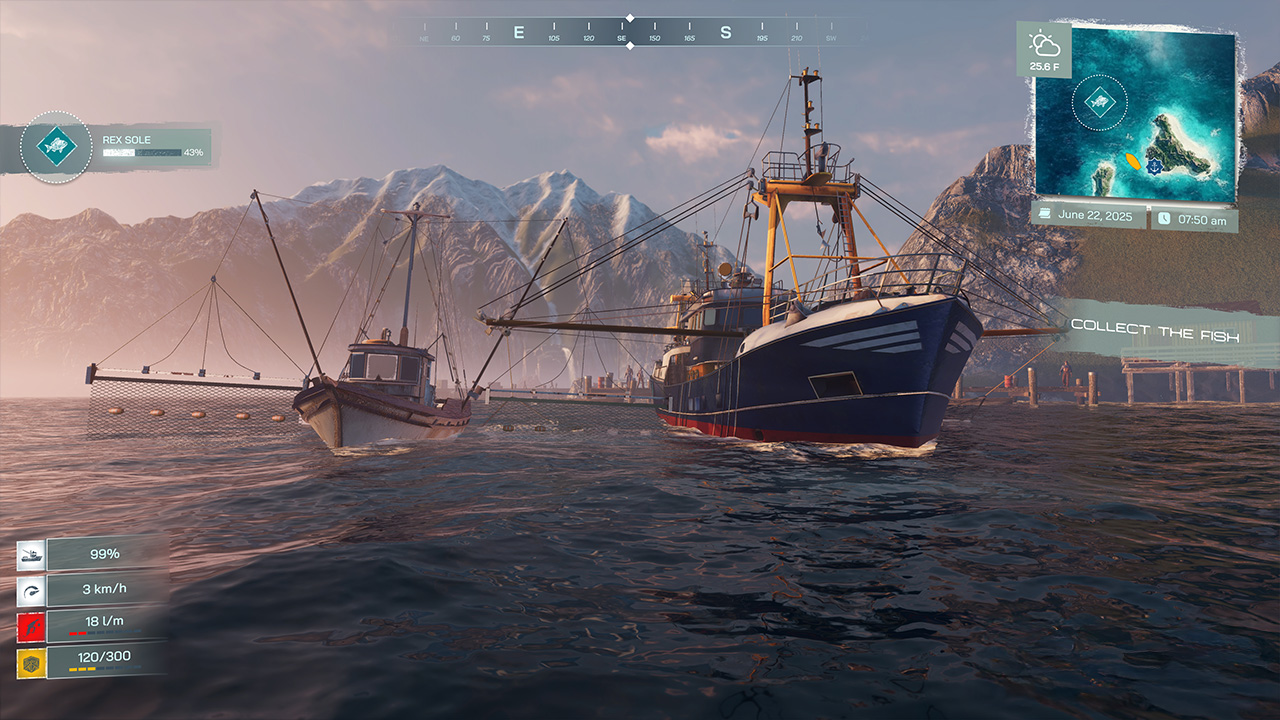Click the red fuel pump icon
The width and height of the screenshot is (1280, 720).
tap(31, 627)
